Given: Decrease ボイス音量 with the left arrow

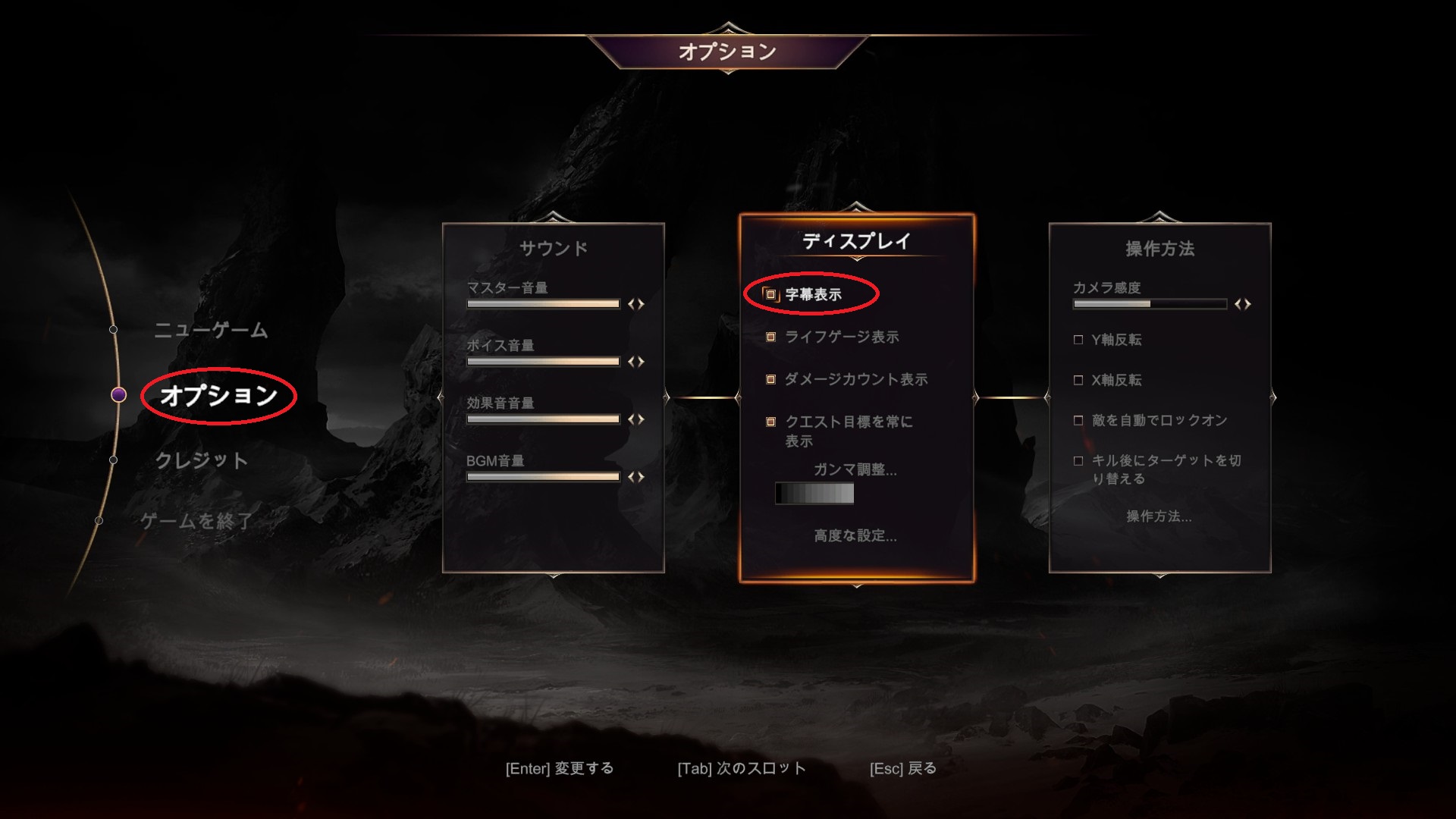Looking at the screenshot, I should click(x=631, y=360).
